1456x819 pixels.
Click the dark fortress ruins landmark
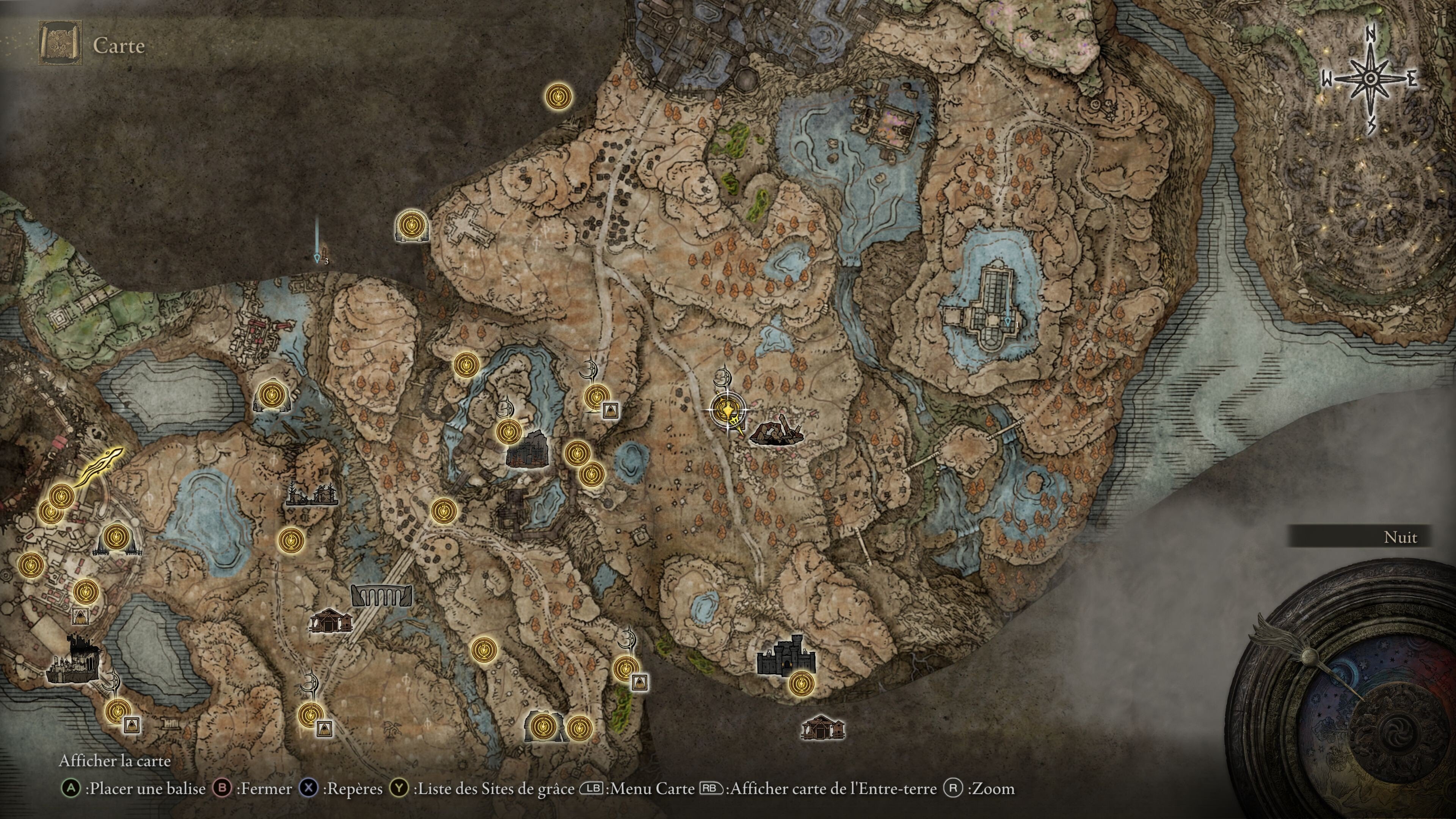click(527, 448)
